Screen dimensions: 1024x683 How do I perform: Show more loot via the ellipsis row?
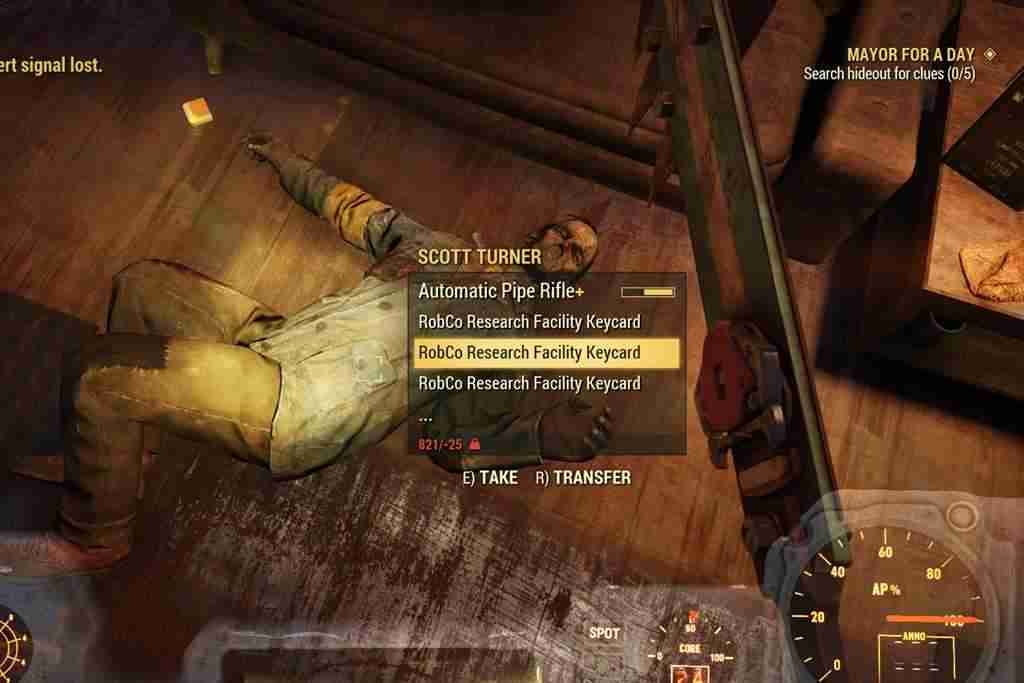tap(426, 414)
